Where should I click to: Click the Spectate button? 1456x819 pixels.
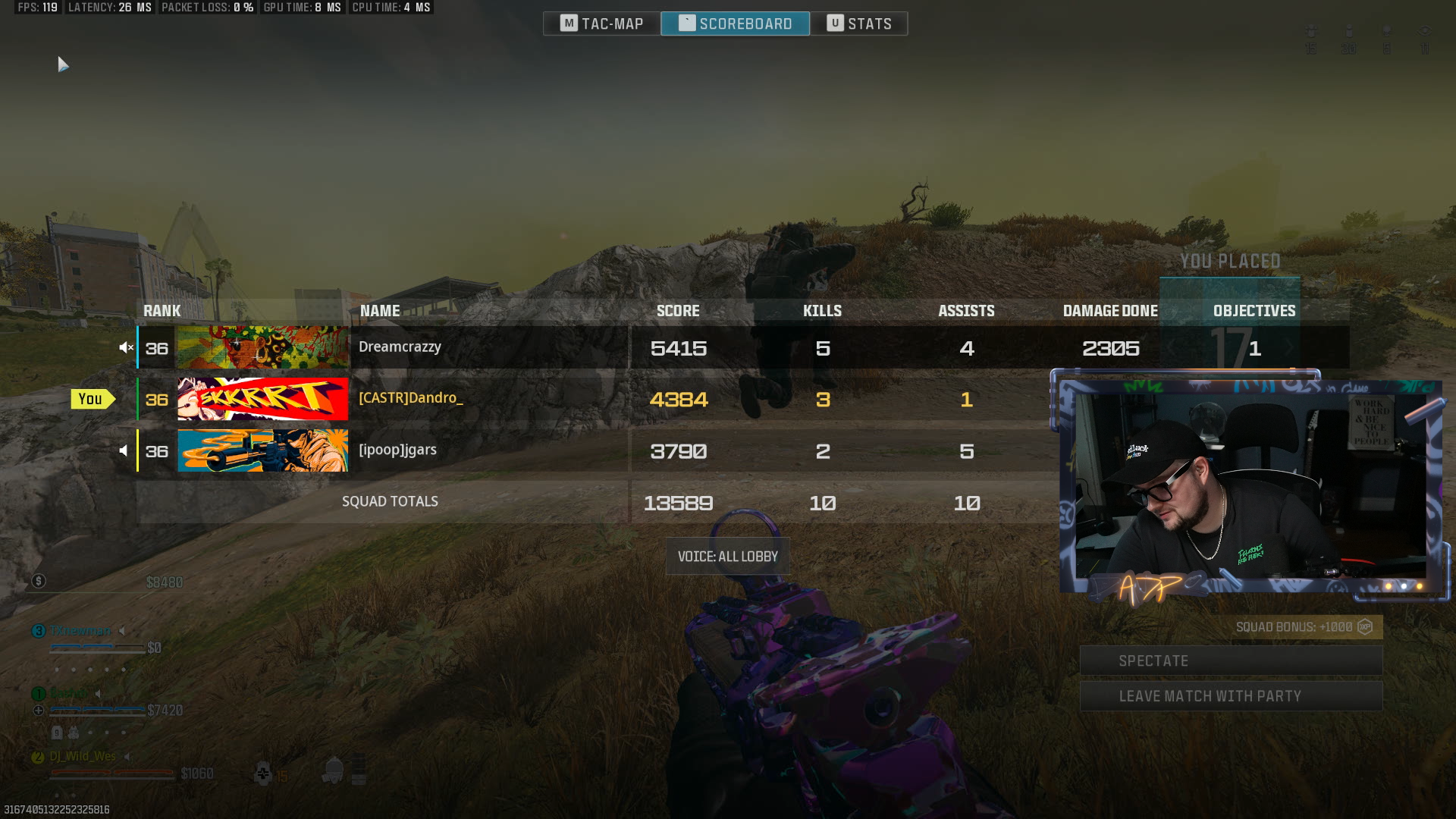pos(1230,661)
